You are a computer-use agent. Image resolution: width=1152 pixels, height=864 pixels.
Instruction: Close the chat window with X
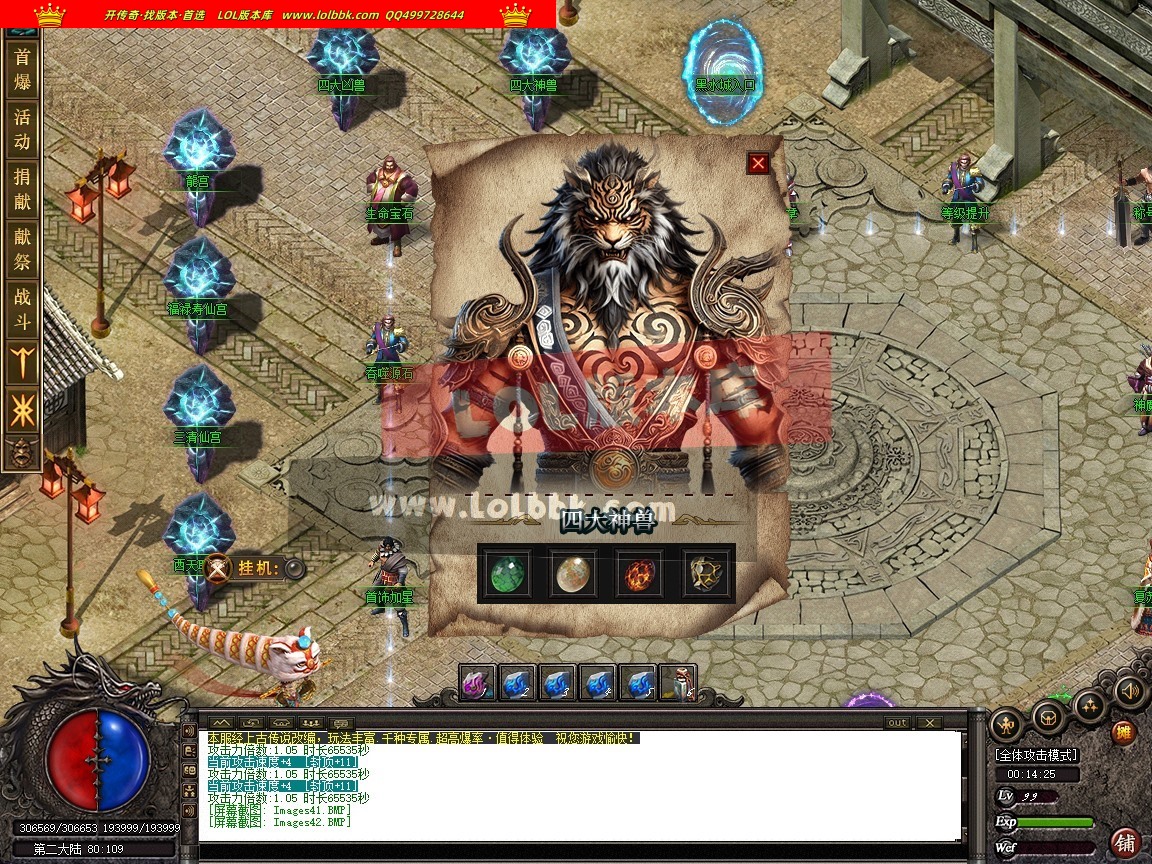click(x=929, y=722)
